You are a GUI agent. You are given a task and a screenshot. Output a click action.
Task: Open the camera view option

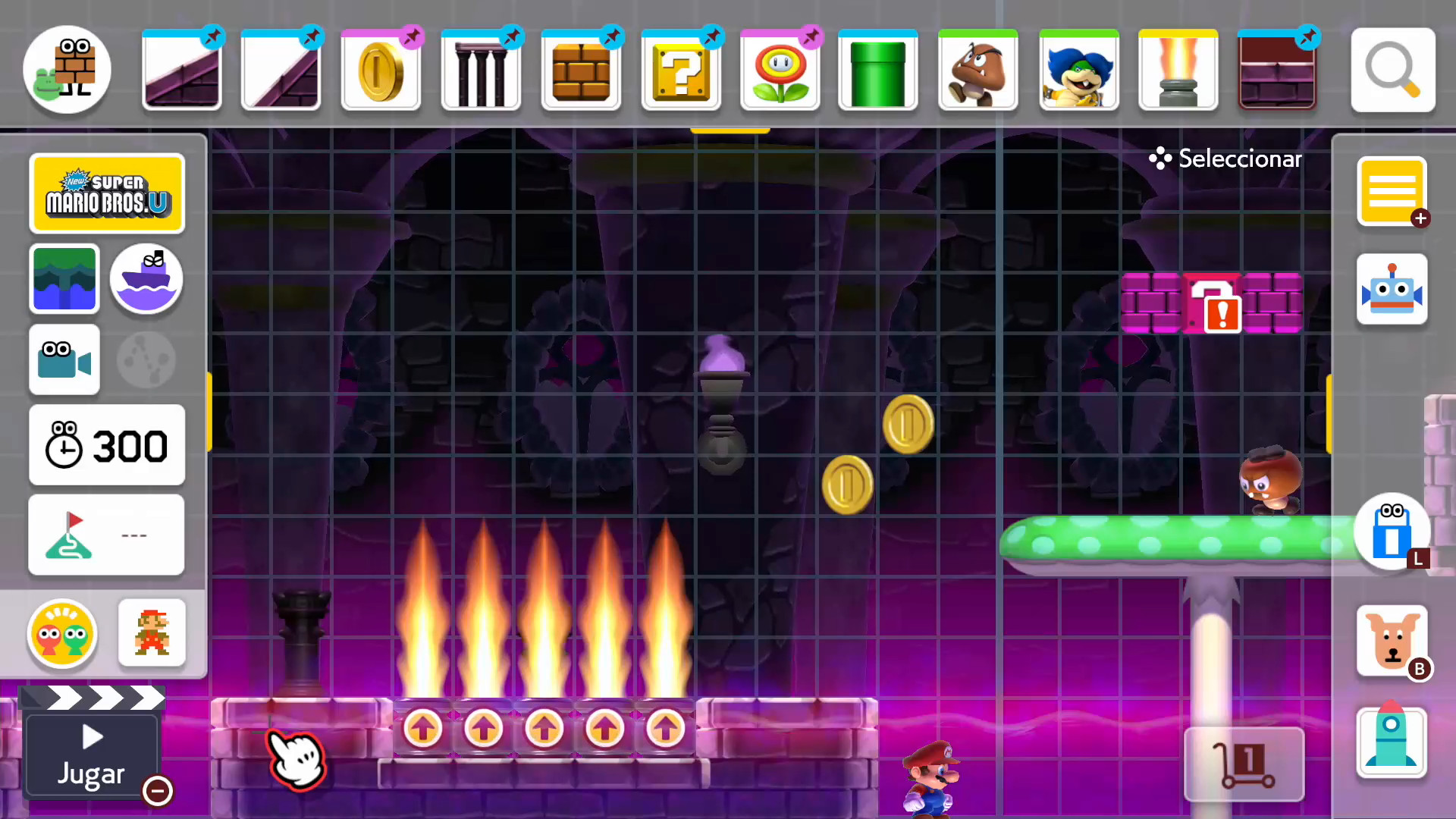[x=64, y=359]
